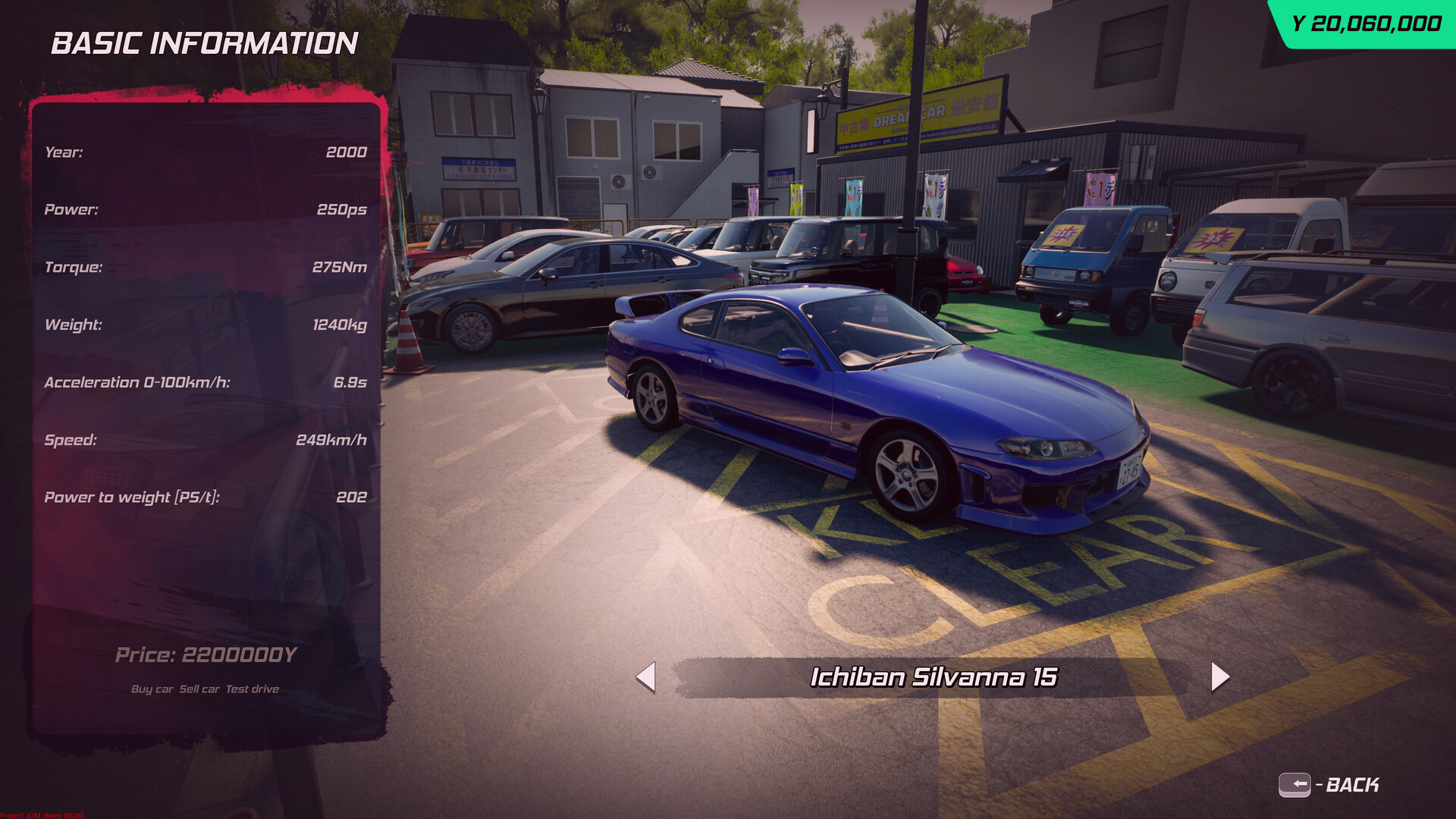Click the Speed: 249km/h entry

click(x=205, y=440)
